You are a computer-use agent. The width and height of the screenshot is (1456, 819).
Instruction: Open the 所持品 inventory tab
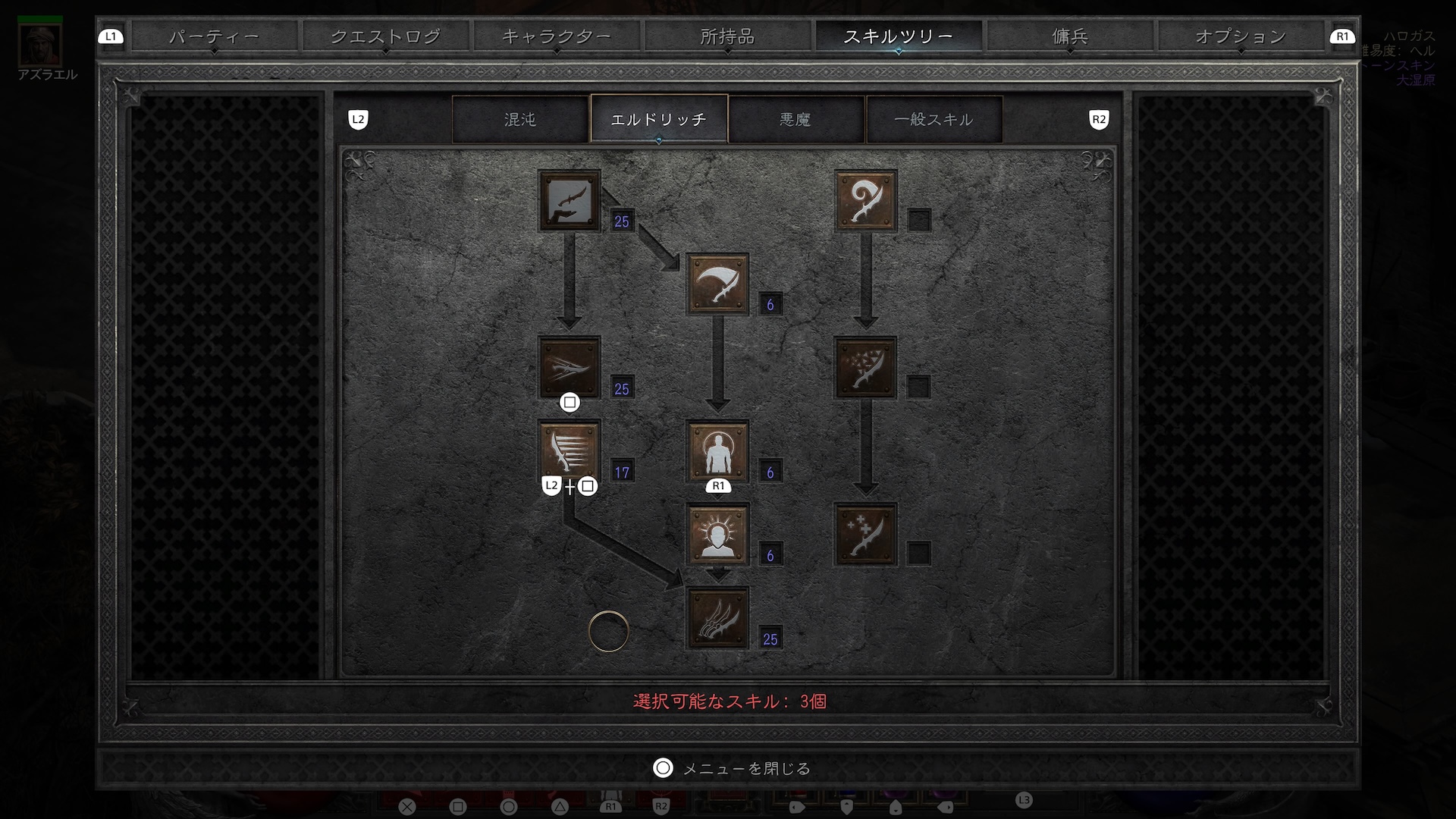[727, 36]
